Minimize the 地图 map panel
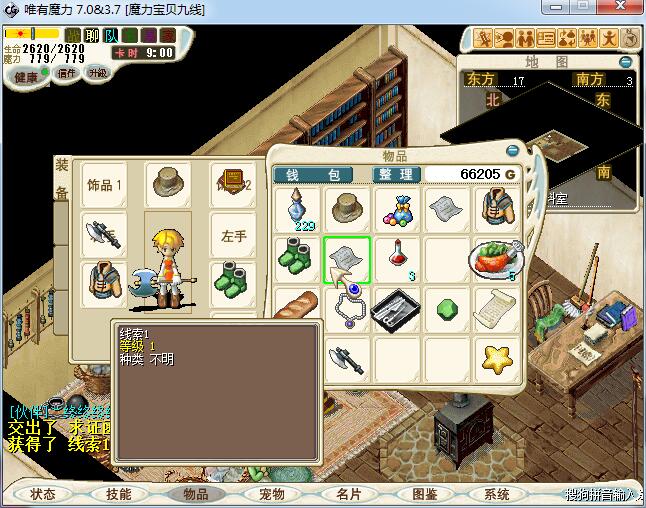Viewport: 646px width, 508px height. click(x=626, y=63)
